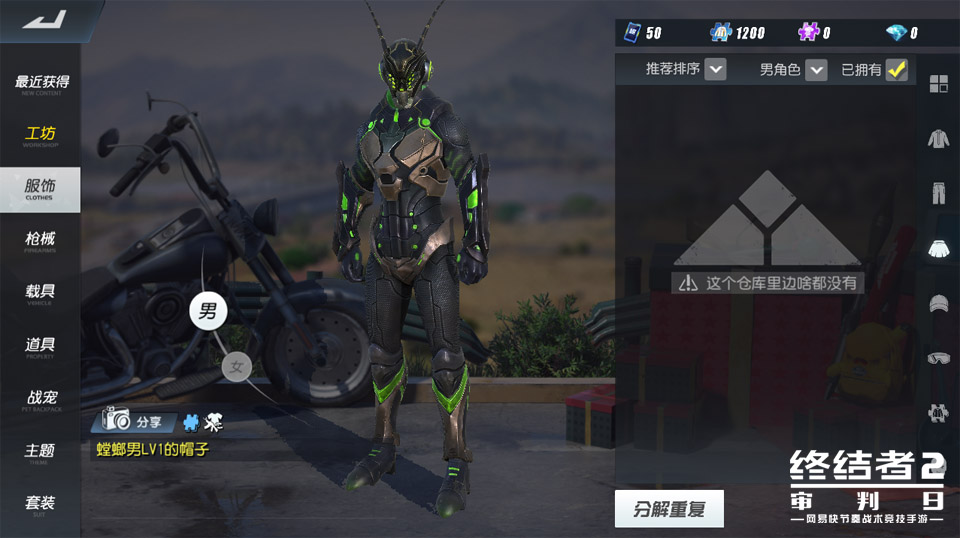Go back using the top-left arrow
Screen dimensions: 960x538
(x=43, y=19)
